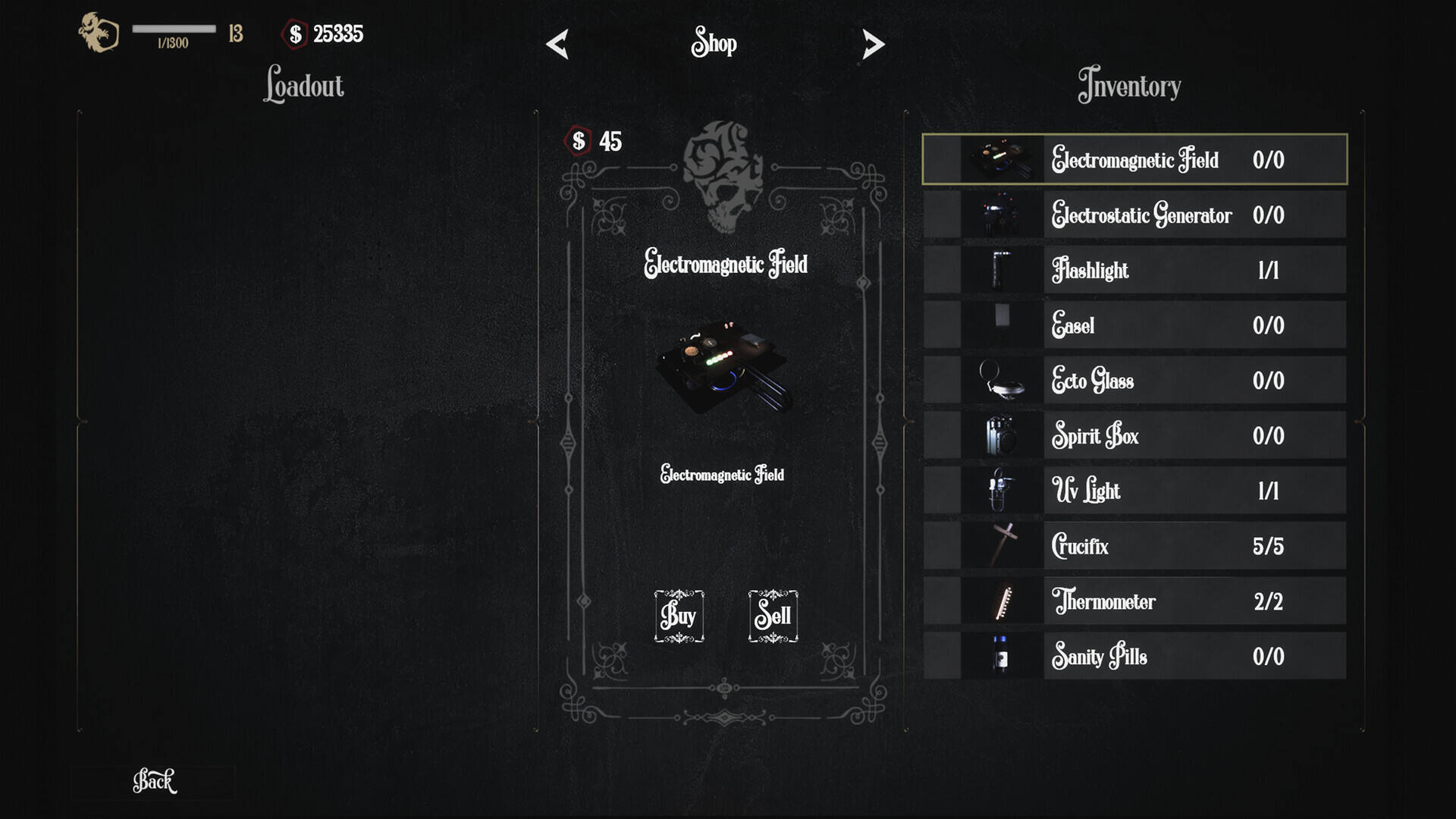Image resolution: width=1456 pixels, height=819 pixels.
Task: Buy the Electromagnetic Field item
Action: tap(679, 616)
